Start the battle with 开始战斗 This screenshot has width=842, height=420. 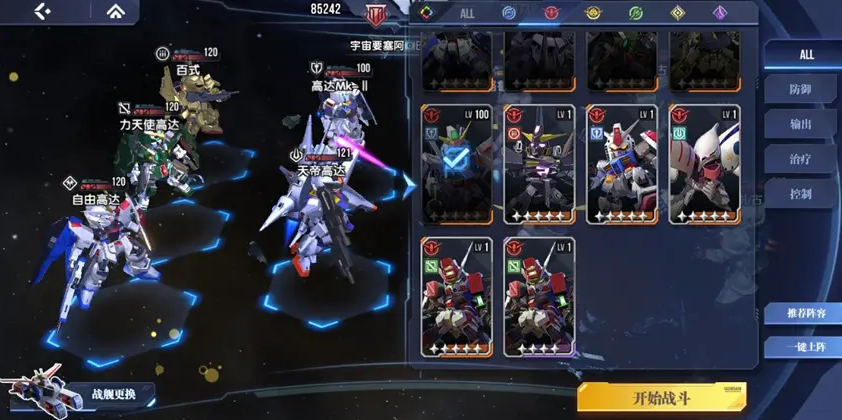(x=661, y=397)
